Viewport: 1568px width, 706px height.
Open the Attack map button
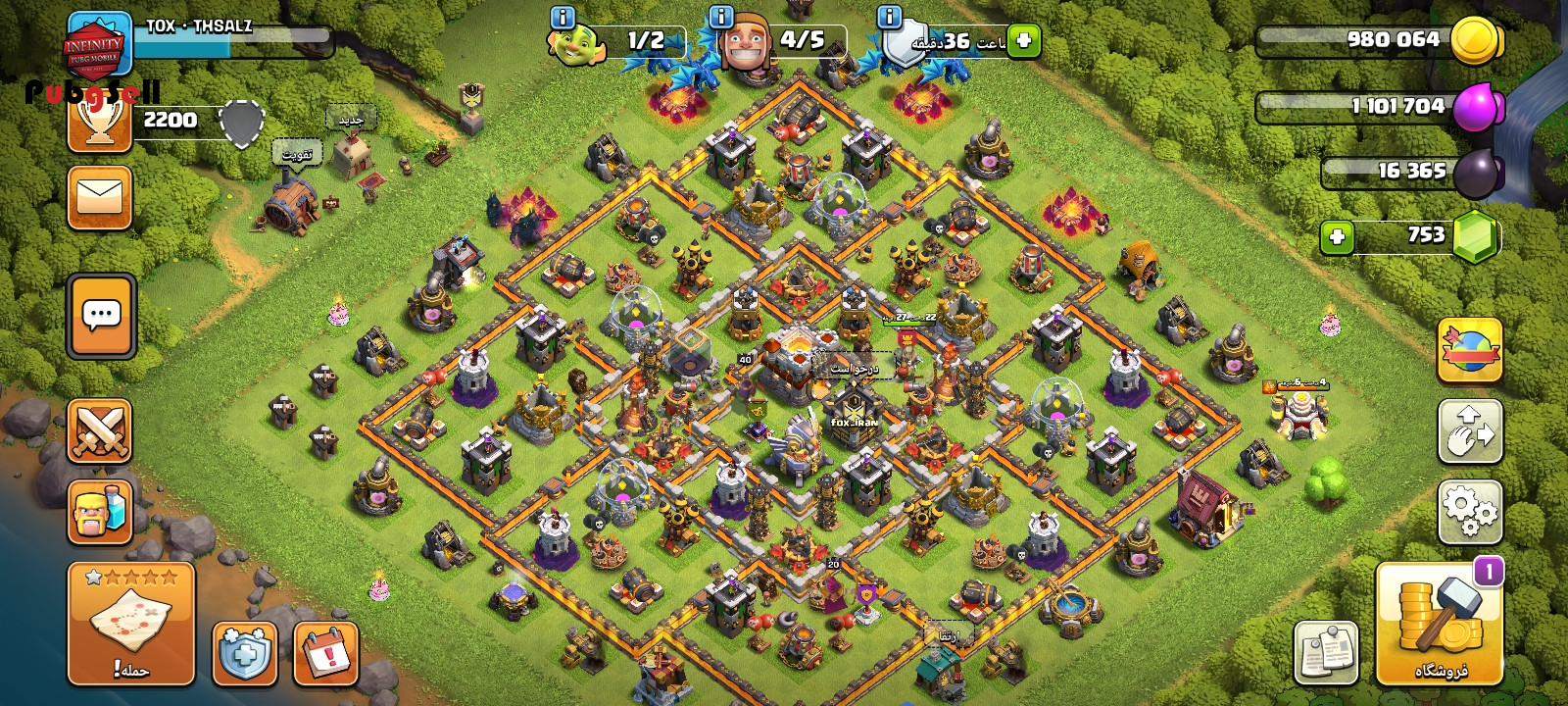coord(131,625)
